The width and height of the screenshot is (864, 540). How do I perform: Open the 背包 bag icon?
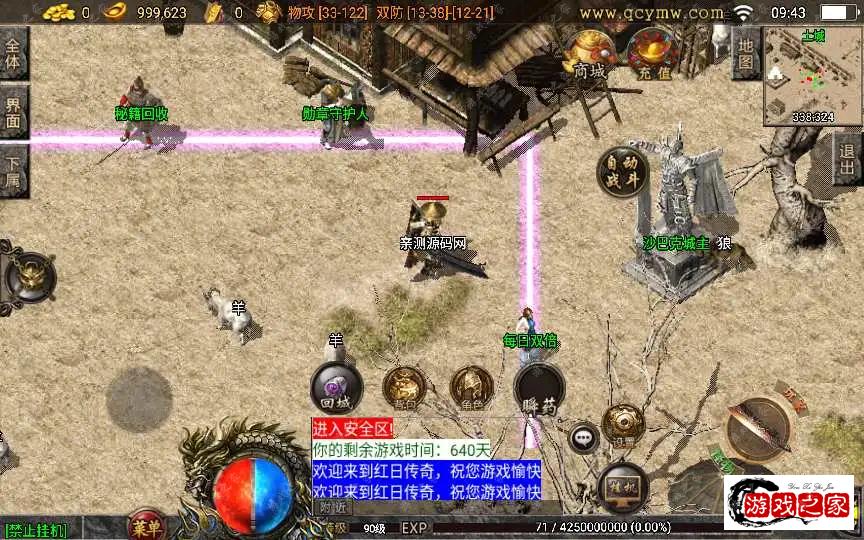pos(405,389)
